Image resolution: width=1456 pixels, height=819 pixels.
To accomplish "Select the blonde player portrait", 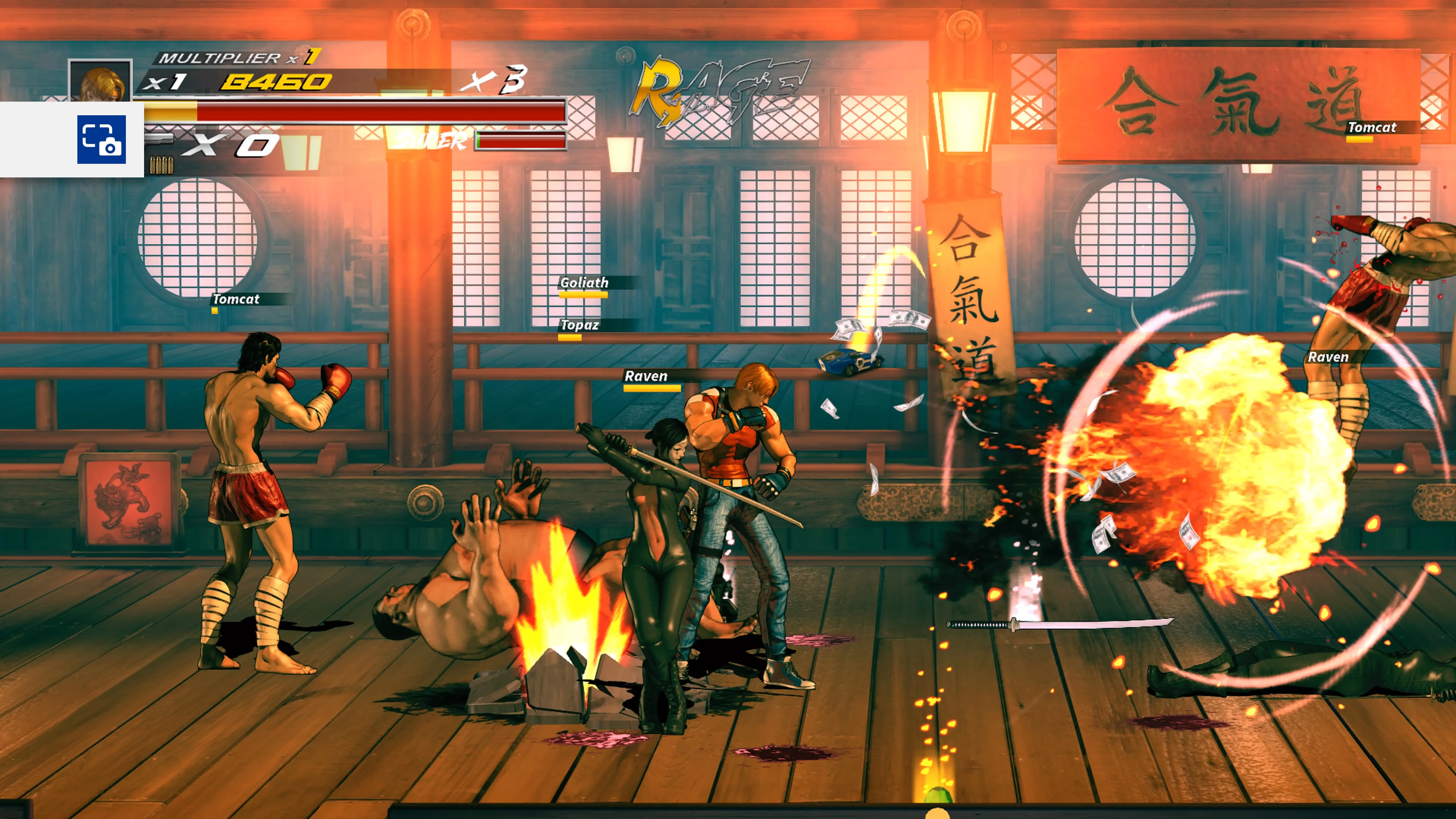I will (100, 81).
